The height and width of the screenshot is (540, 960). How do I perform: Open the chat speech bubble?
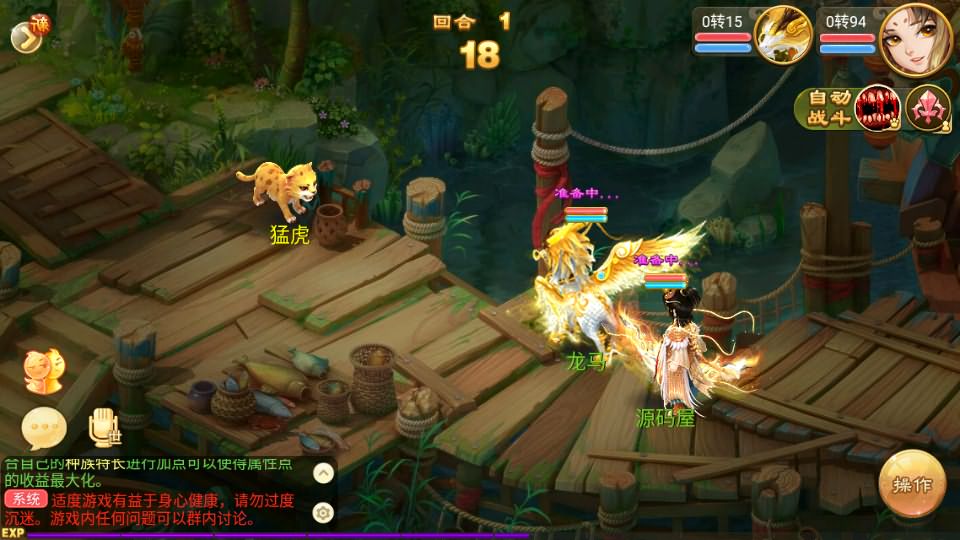point(44,428)
